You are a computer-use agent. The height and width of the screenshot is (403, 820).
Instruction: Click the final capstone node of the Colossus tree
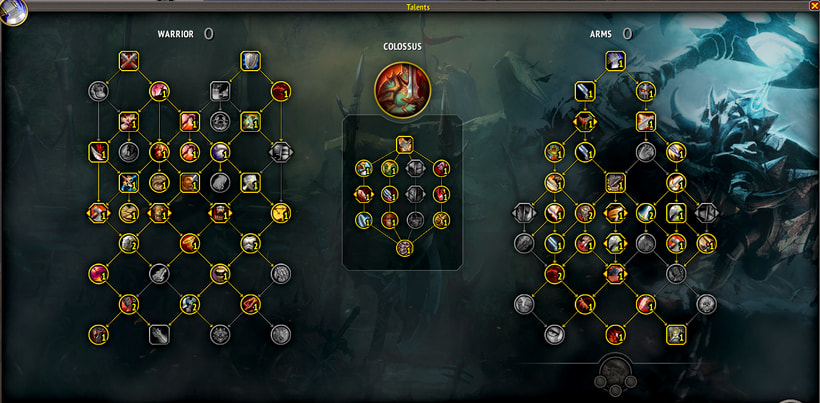(404, 247)
